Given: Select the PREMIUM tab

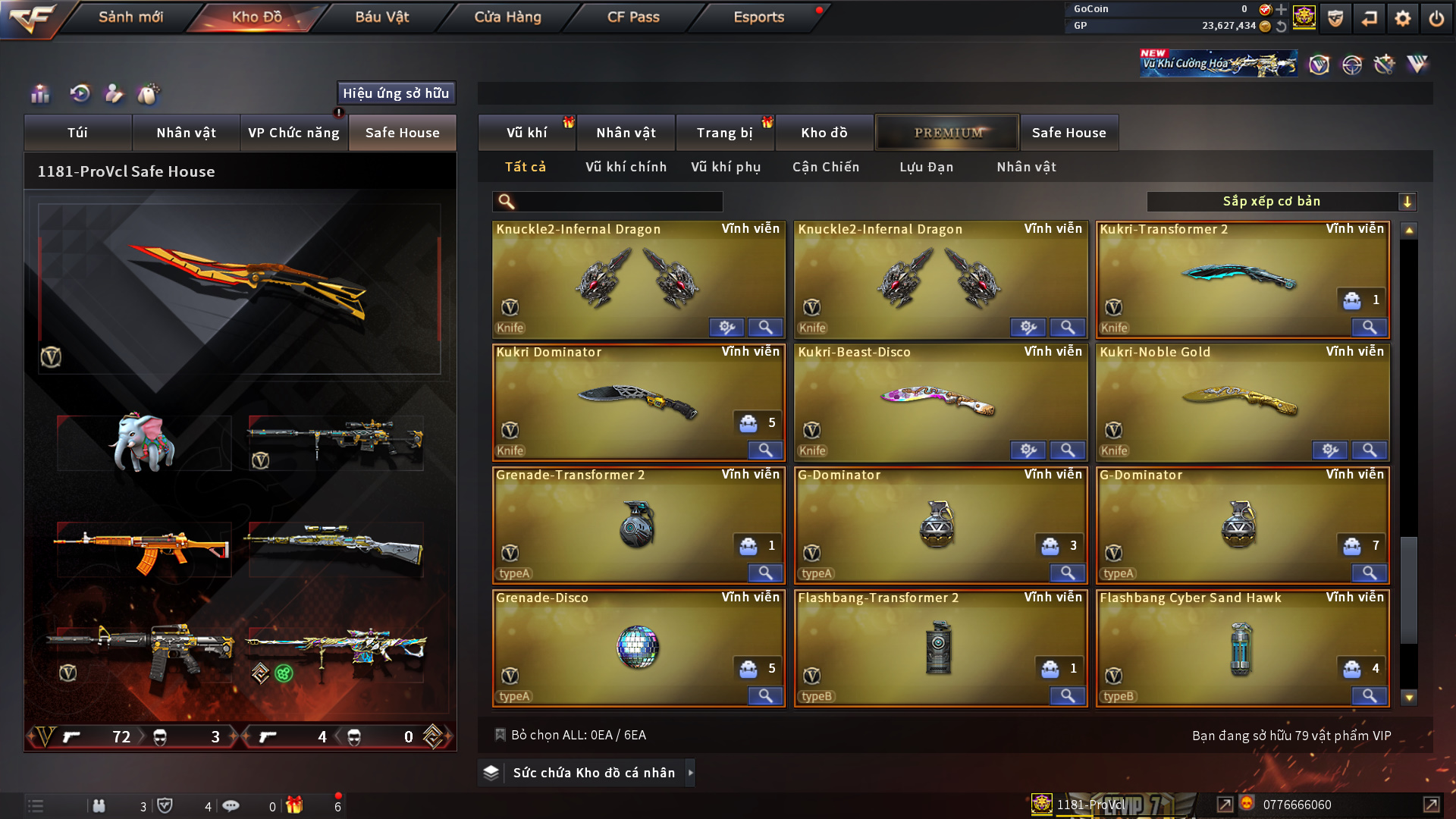Looking at the screenshot, I should point(947,133).
